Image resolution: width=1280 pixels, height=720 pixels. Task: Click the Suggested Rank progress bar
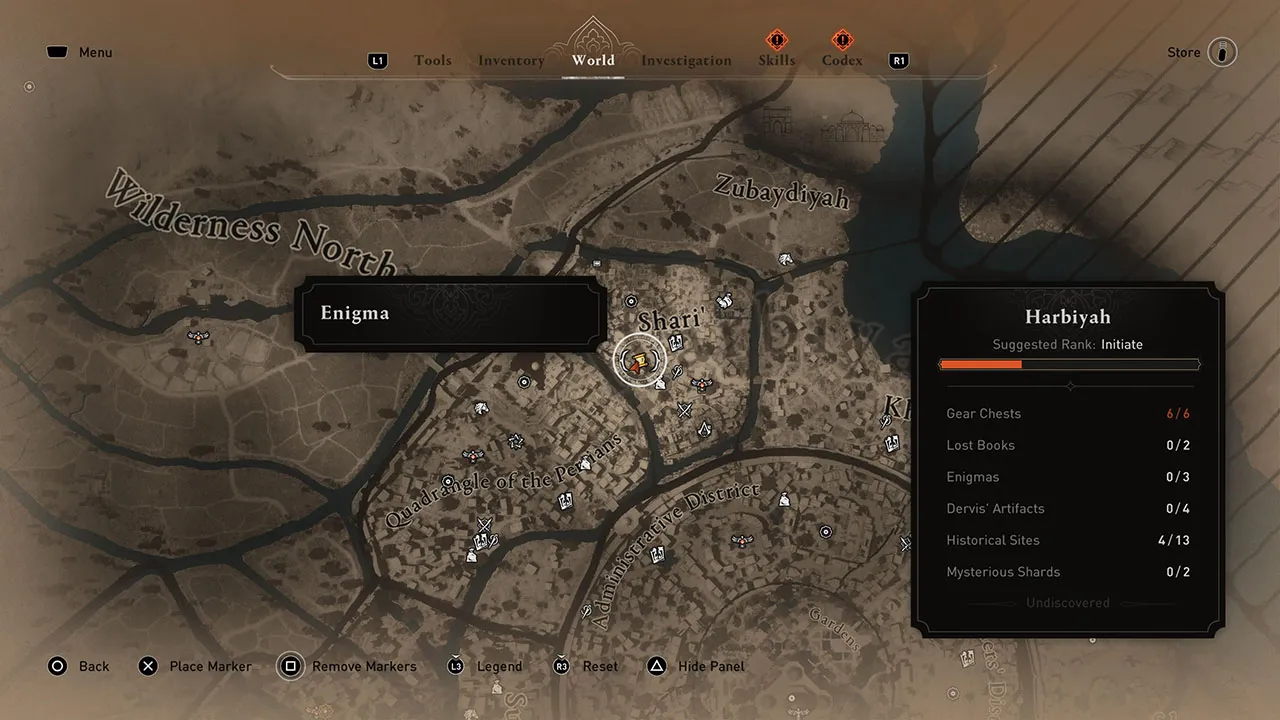click(x=1068, y=364)
